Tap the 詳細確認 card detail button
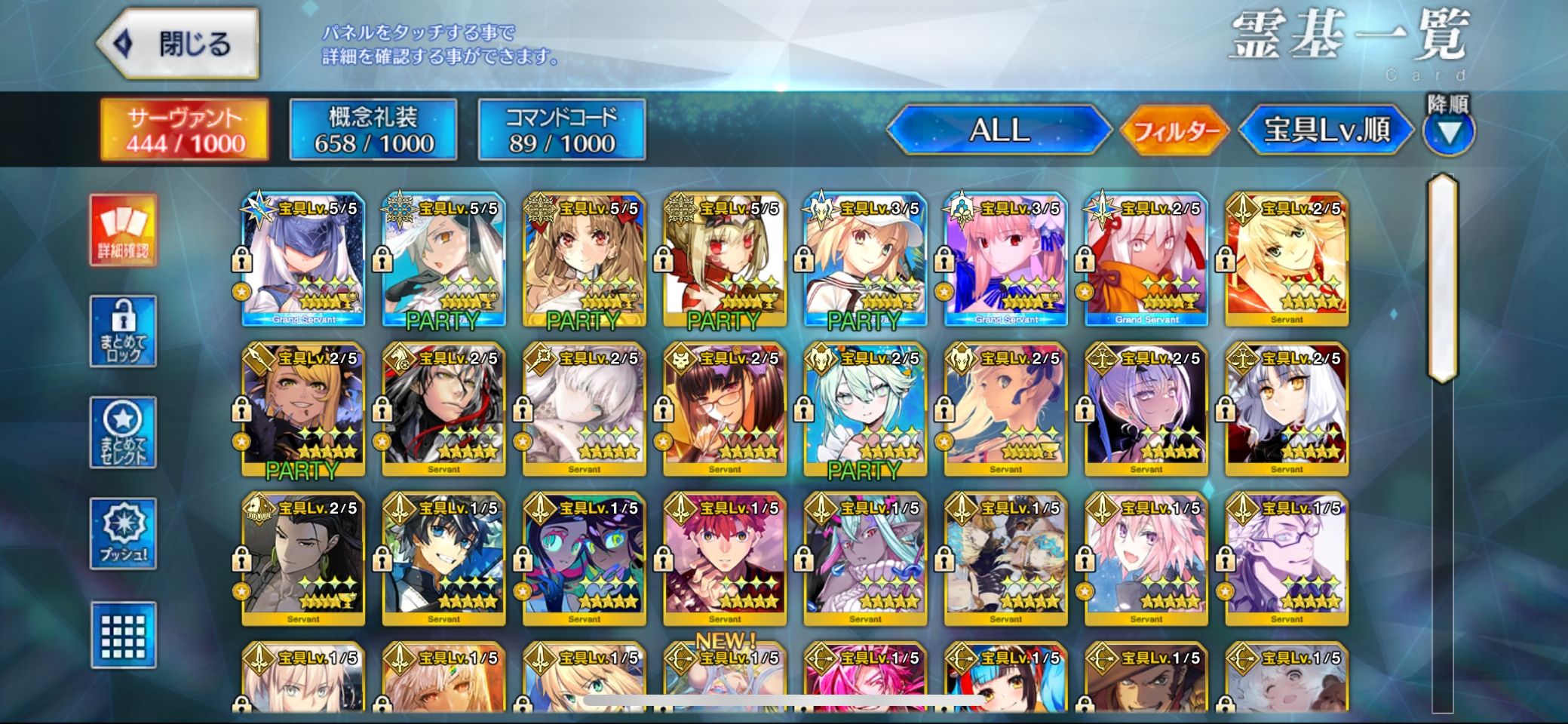This screenshot has width=1568, height=724. (x=123, y=230)
